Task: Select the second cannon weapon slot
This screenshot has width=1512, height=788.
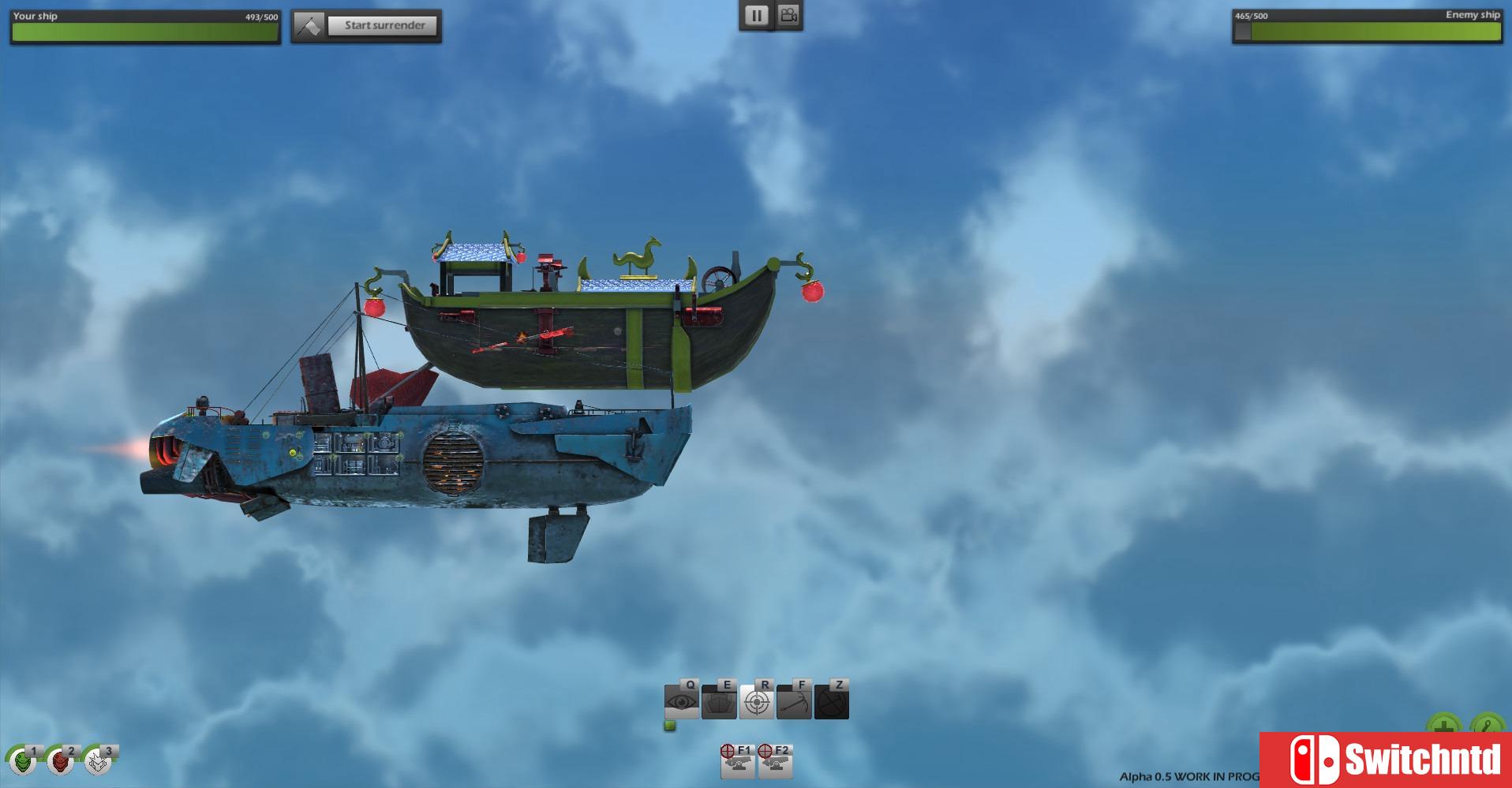Action: 775,764
